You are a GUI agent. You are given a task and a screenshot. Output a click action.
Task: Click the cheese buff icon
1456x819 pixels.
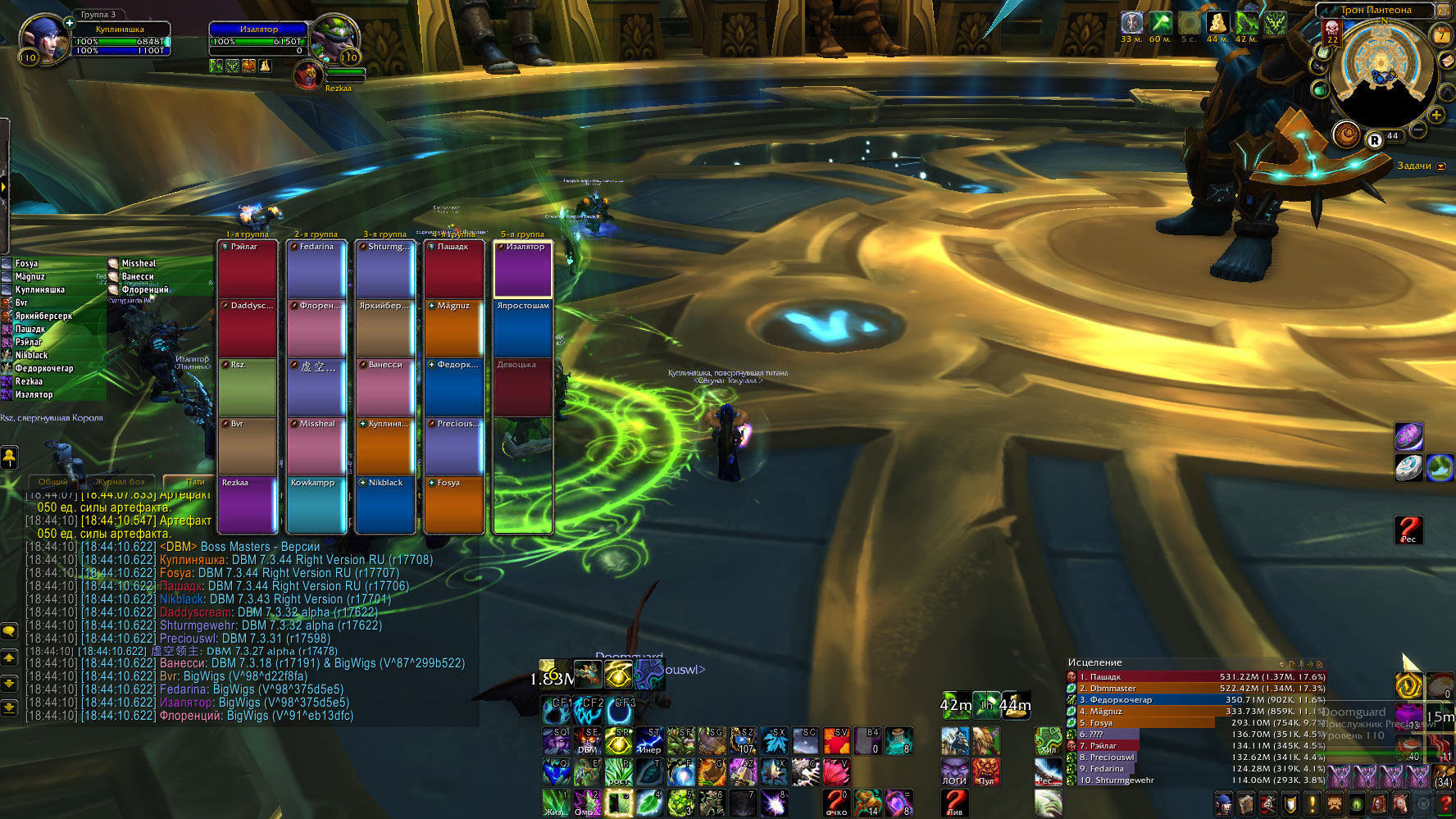[1217, 23]
